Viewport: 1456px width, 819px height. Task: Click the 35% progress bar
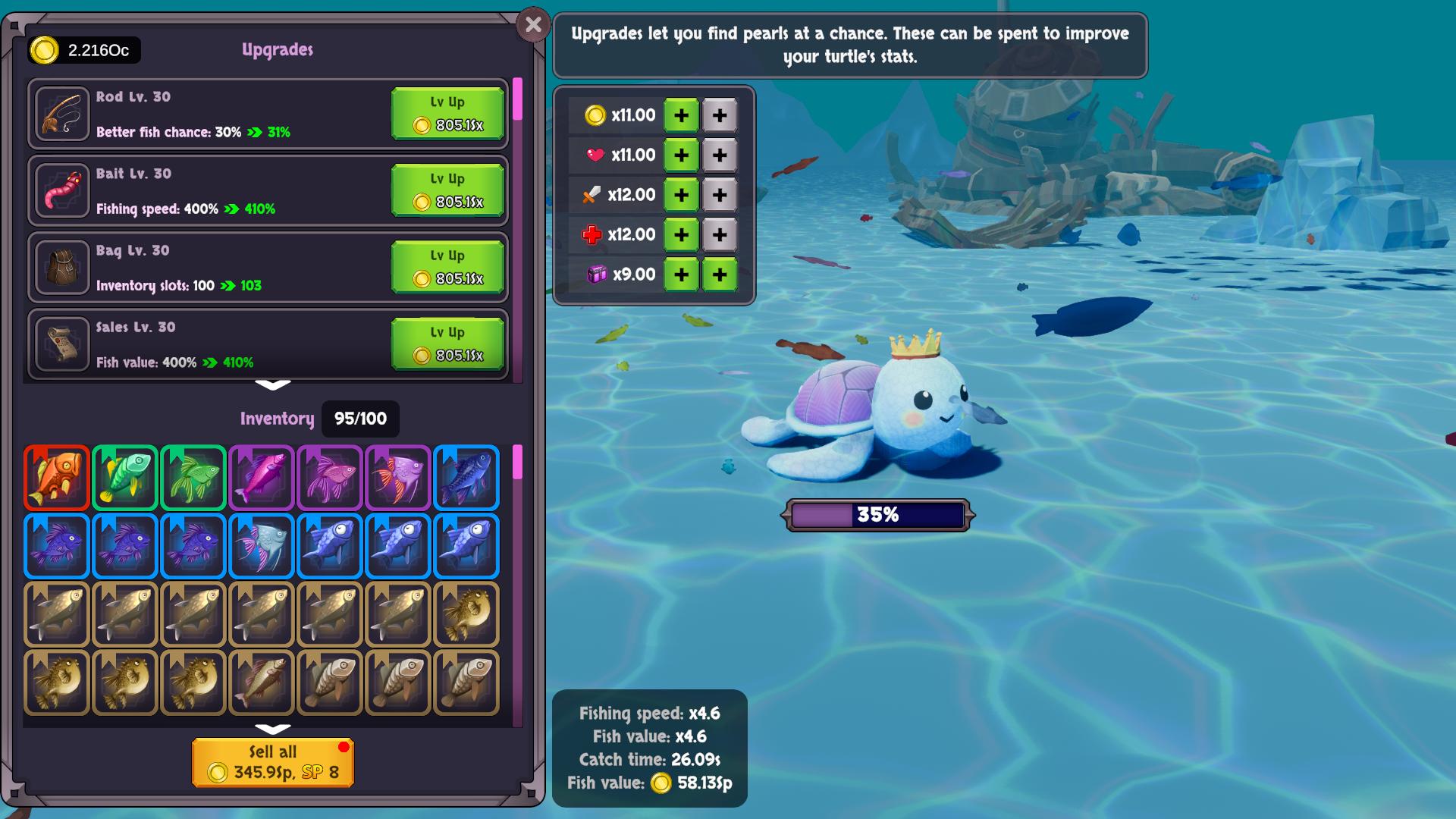(x=877, y=515)
